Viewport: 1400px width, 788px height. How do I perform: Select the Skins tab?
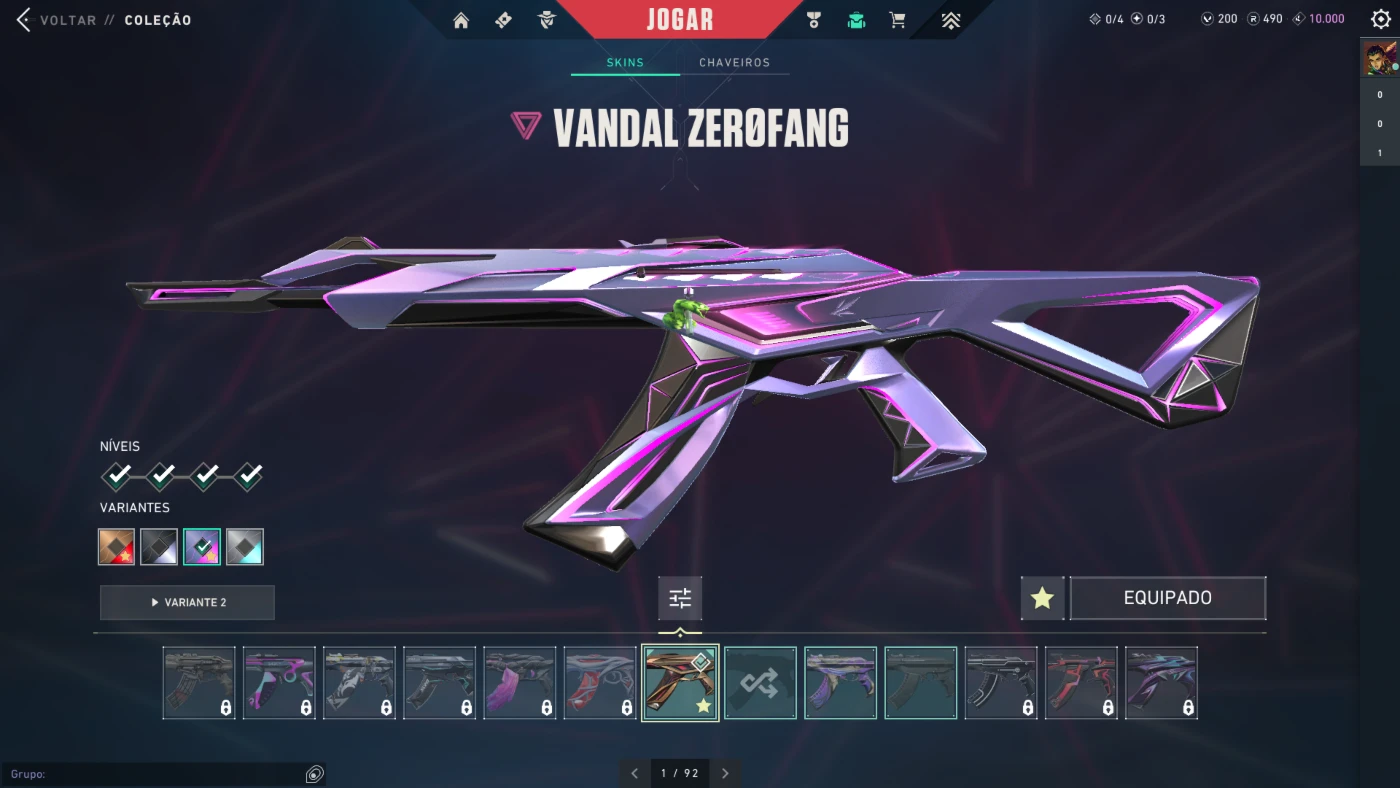point(625,62)
